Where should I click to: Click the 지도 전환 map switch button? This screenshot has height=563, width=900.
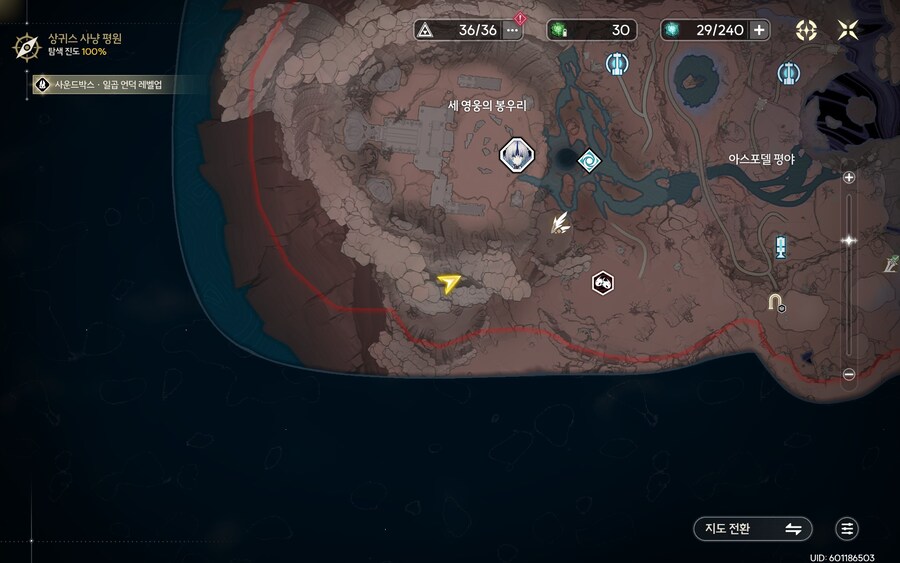pos(752,529)
